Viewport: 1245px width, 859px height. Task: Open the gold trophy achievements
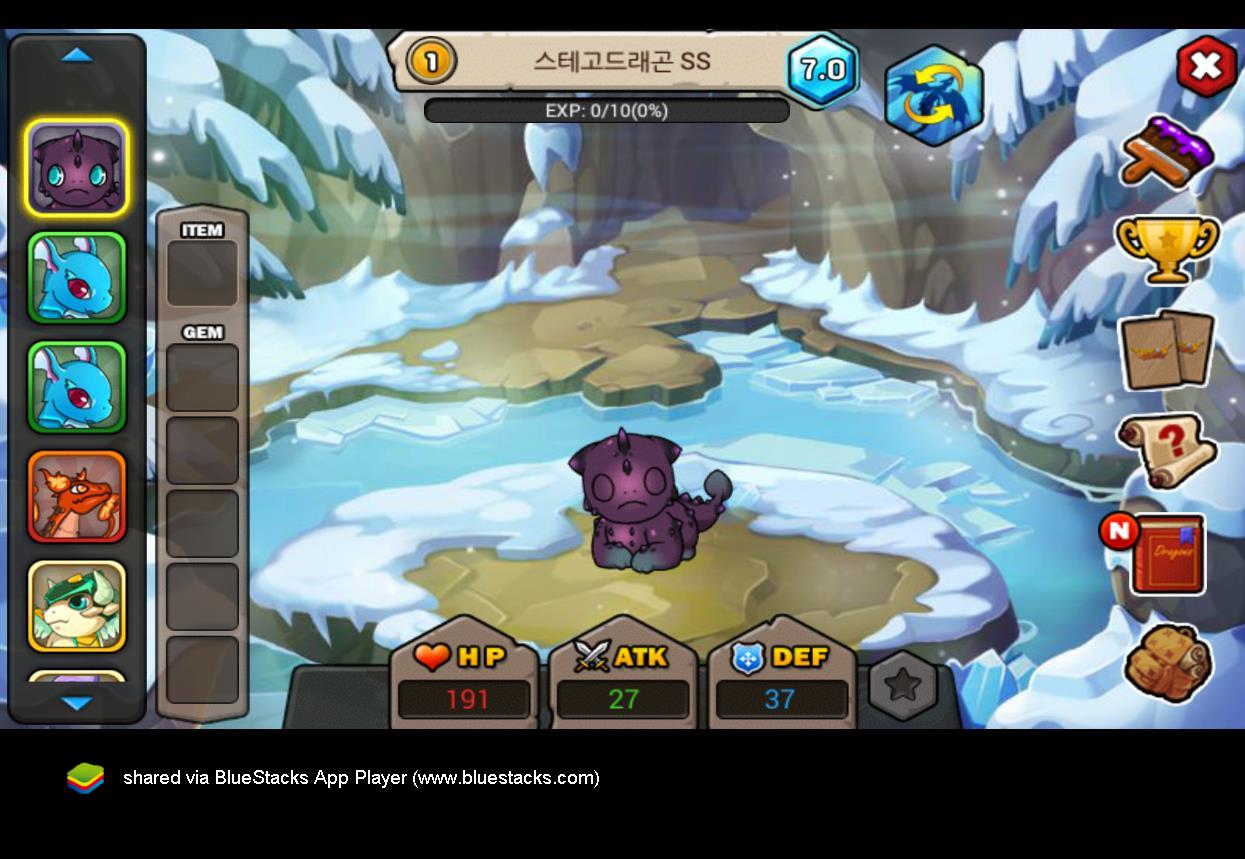point(1167,249)
